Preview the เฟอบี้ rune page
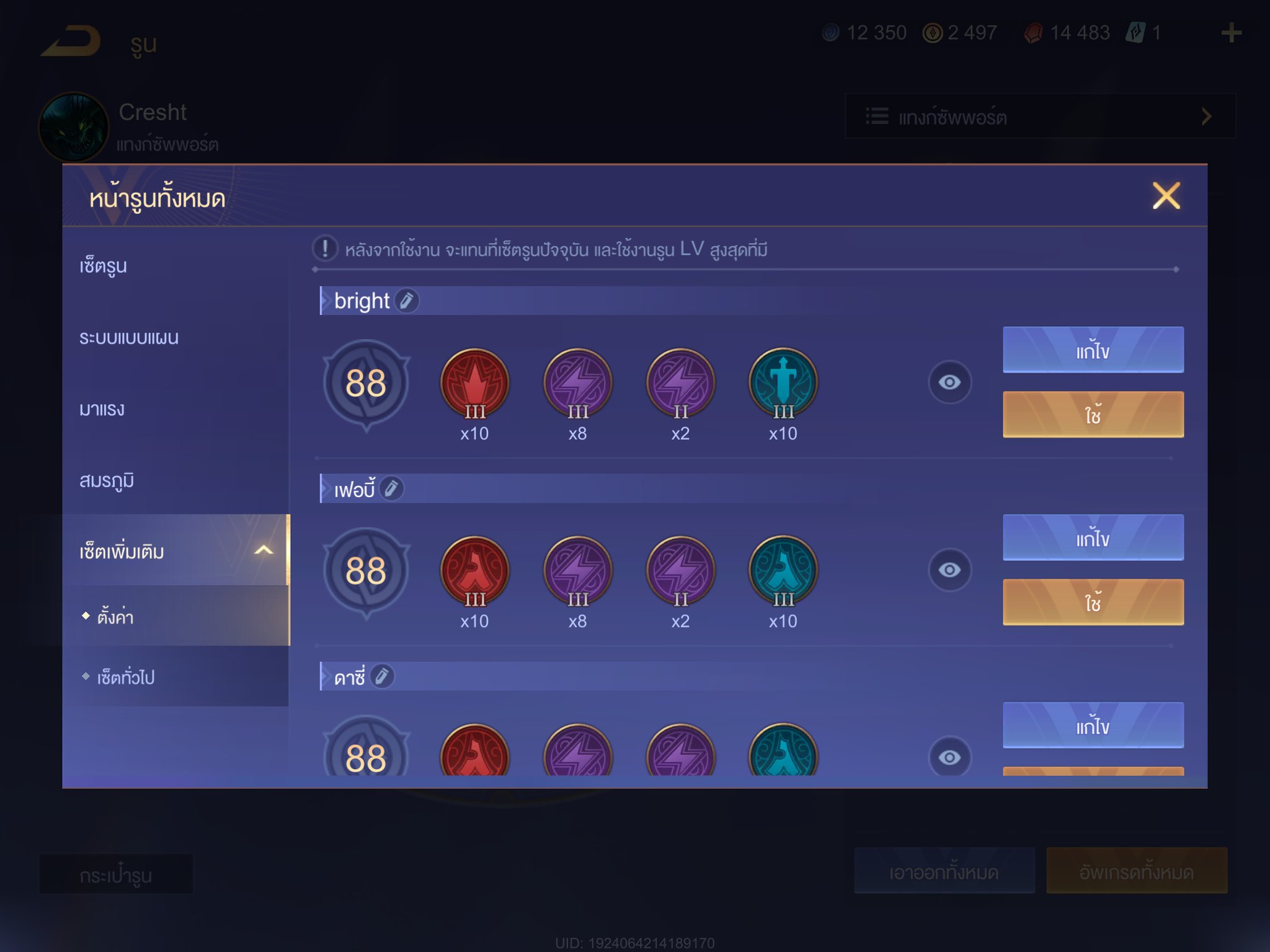 click(x=949, y=570)
